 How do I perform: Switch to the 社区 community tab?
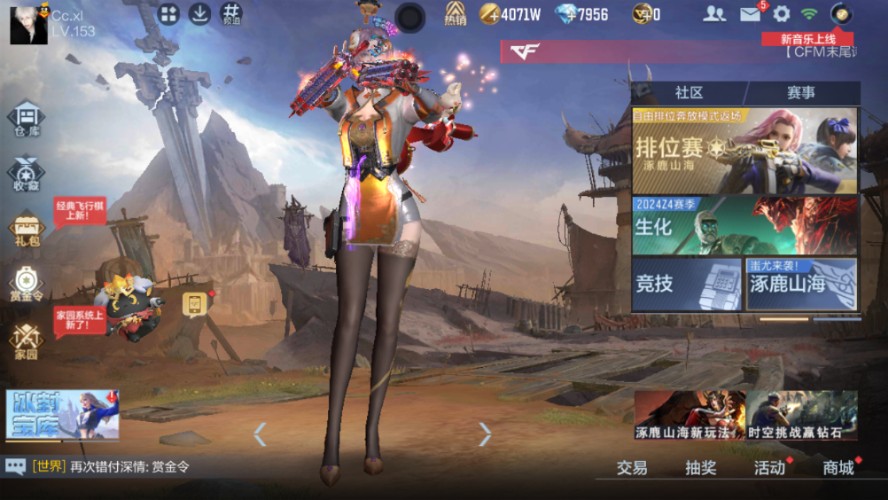[x=689, y=93]
